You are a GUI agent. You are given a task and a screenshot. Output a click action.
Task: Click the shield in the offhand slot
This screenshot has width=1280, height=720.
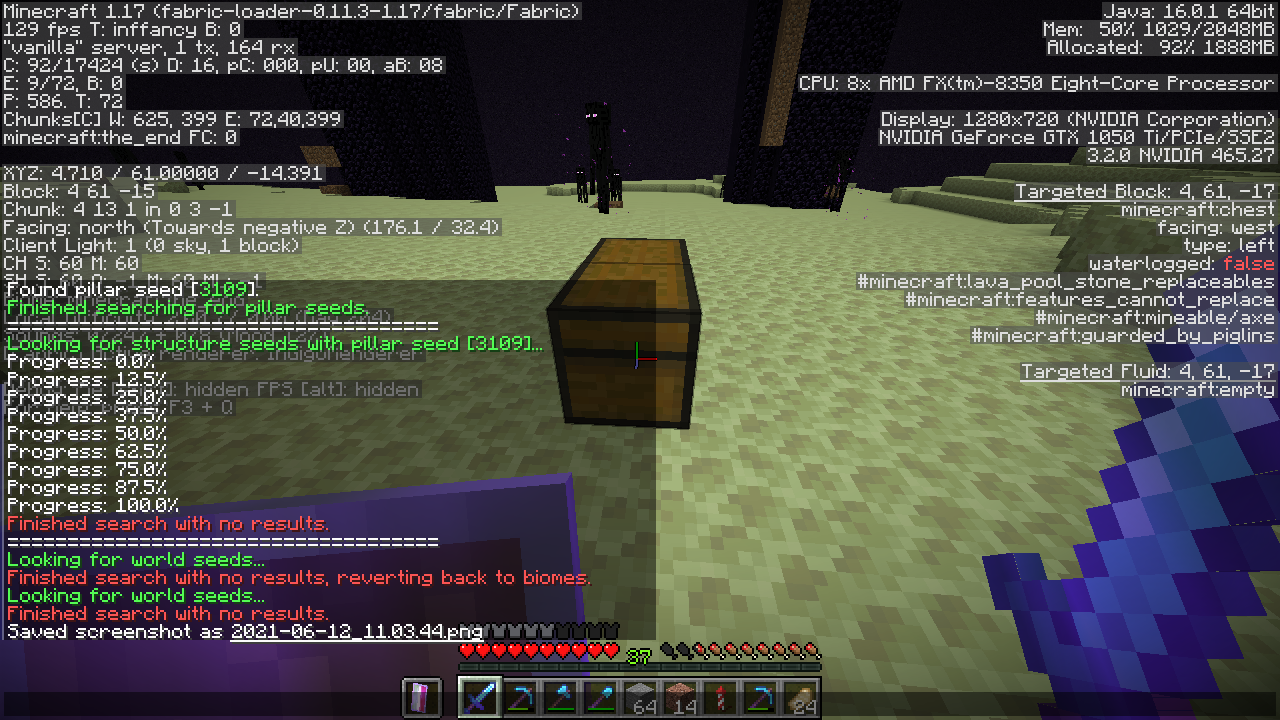click(420, 697)
